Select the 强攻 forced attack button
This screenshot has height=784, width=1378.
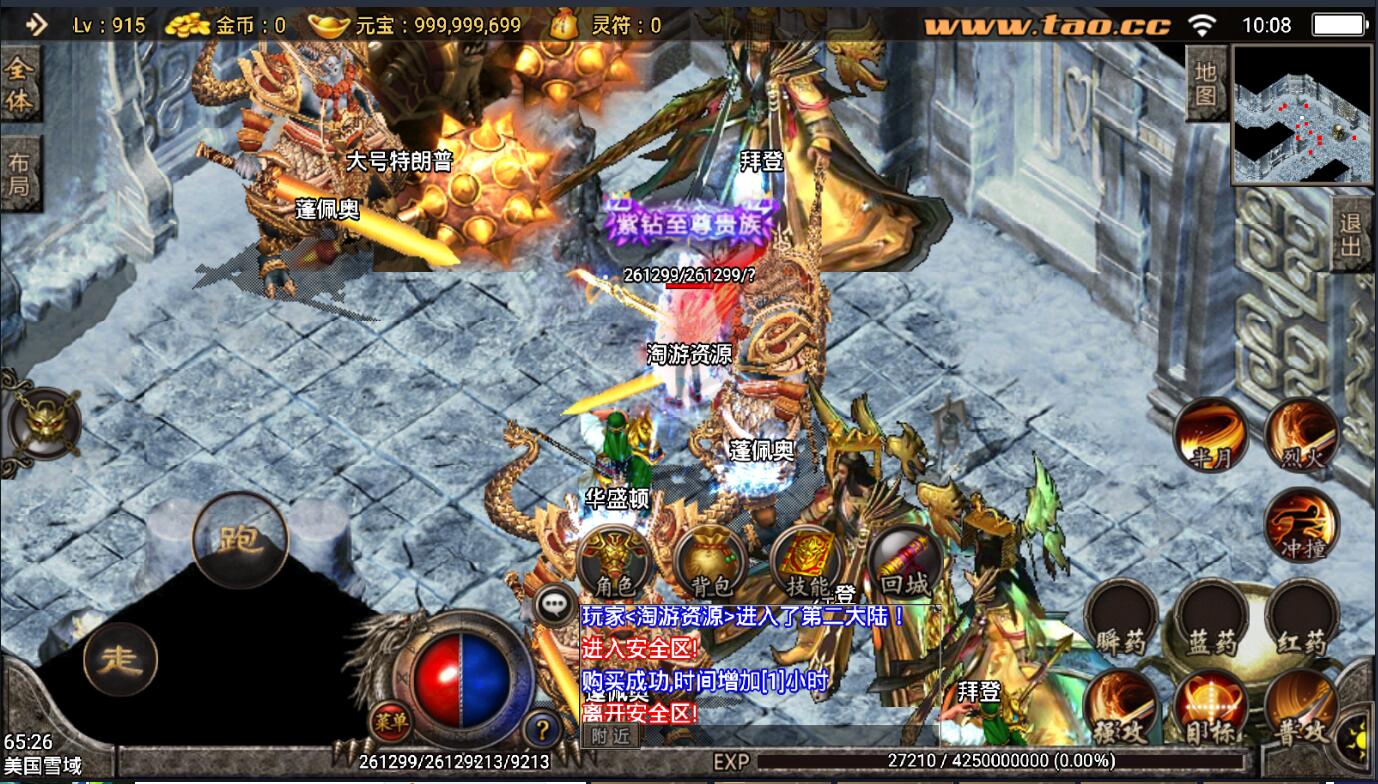point(1121,706)
